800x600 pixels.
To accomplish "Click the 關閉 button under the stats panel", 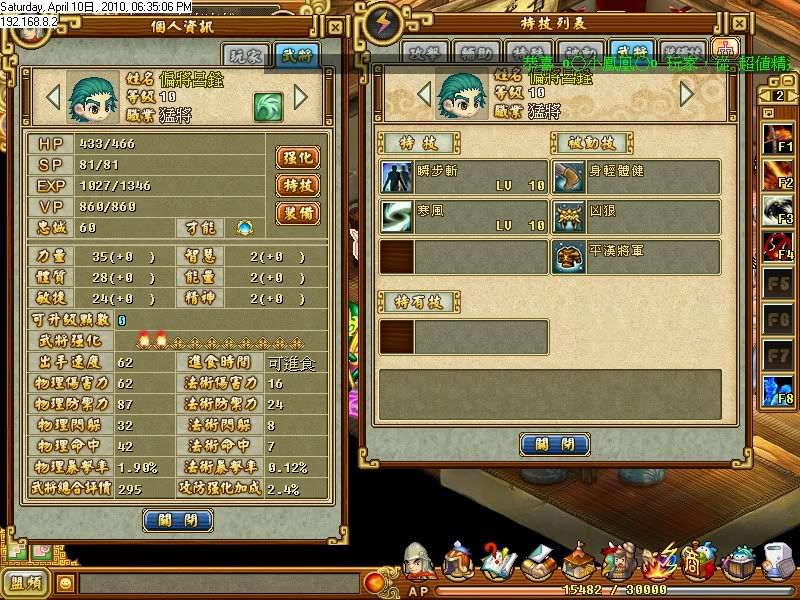I will click(177, 520).
